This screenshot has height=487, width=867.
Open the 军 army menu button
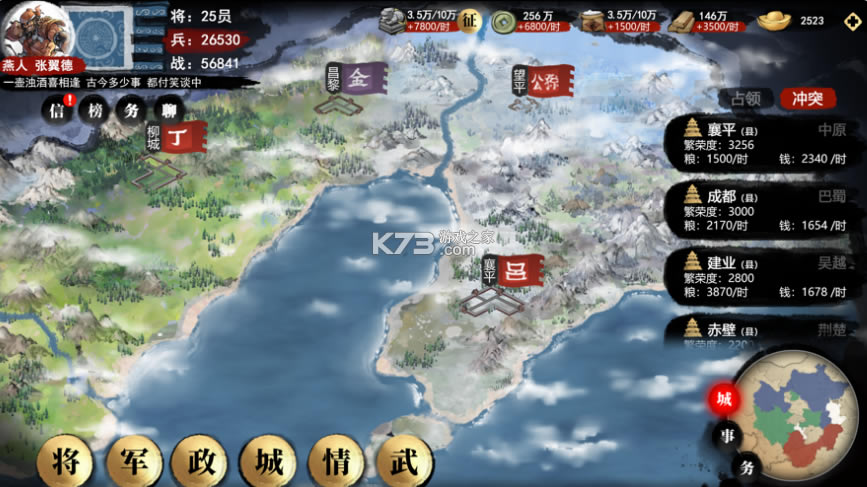tap(134, 462)
